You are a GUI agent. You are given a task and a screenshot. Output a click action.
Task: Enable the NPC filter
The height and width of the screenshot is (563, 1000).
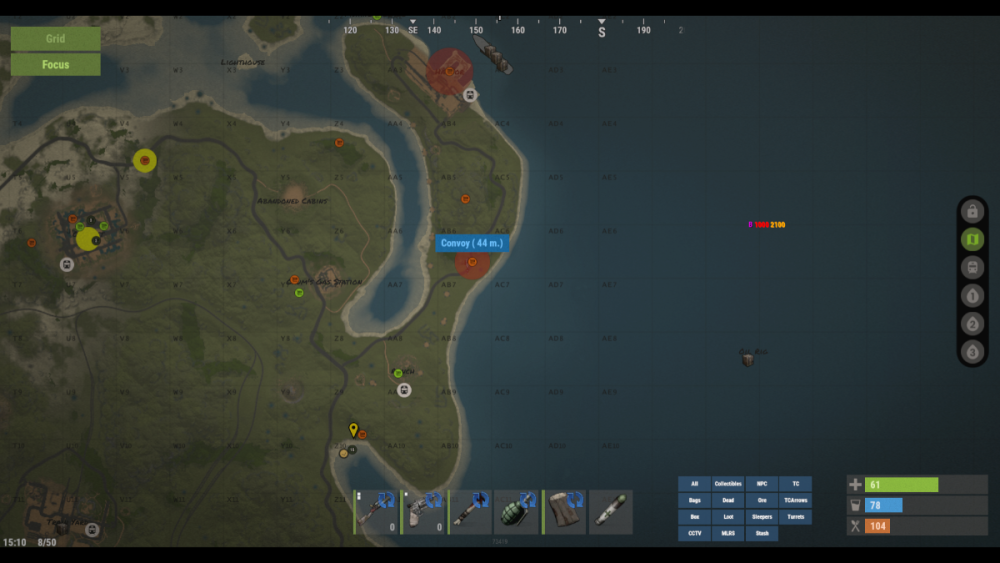pyautogui.click(x=762, y=484)
